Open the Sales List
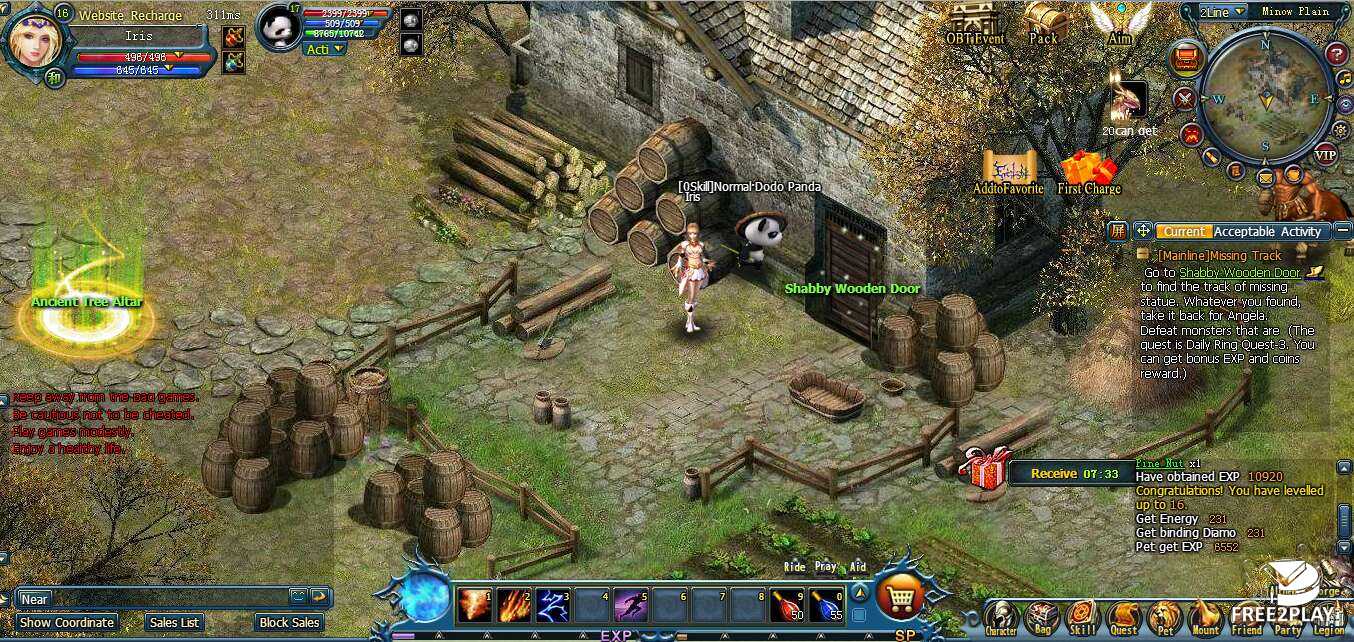Viewport: 1354px width, 642px height. coord(174,622)
